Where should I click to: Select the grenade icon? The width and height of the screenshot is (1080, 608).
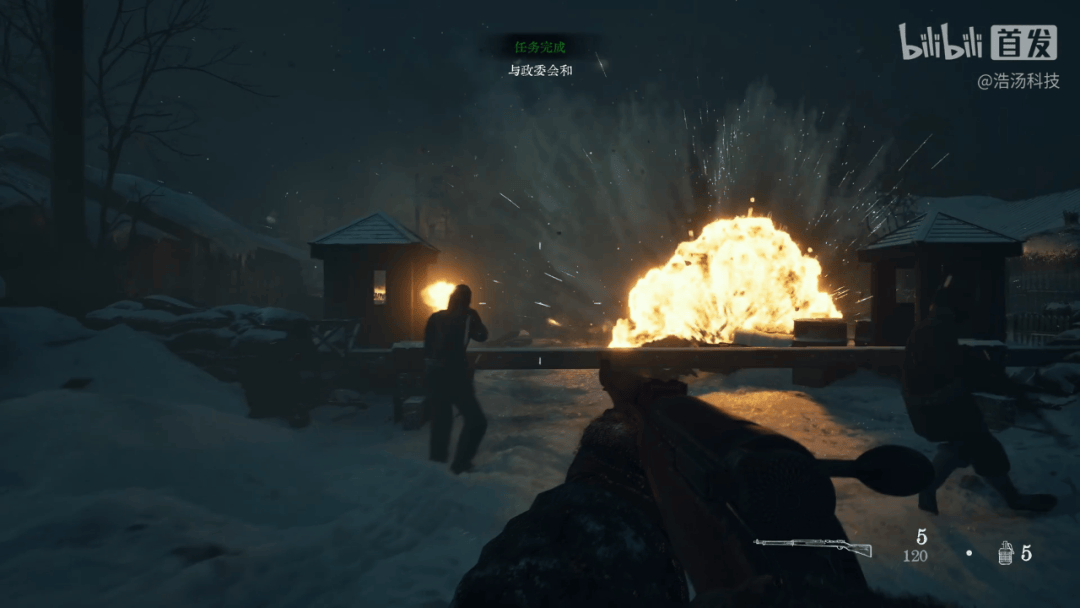point(1005,553)
